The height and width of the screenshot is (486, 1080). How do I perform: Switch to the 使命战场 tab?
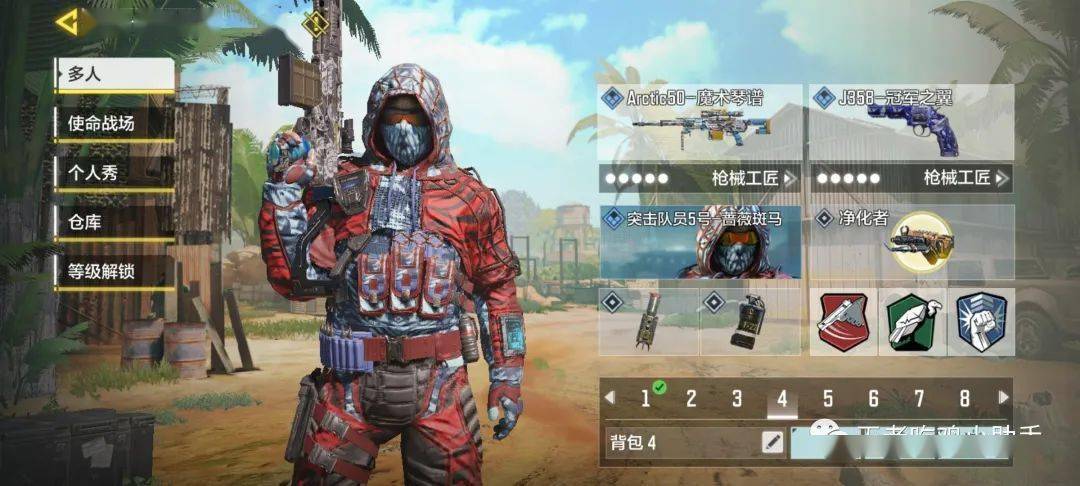coord(114,124)
